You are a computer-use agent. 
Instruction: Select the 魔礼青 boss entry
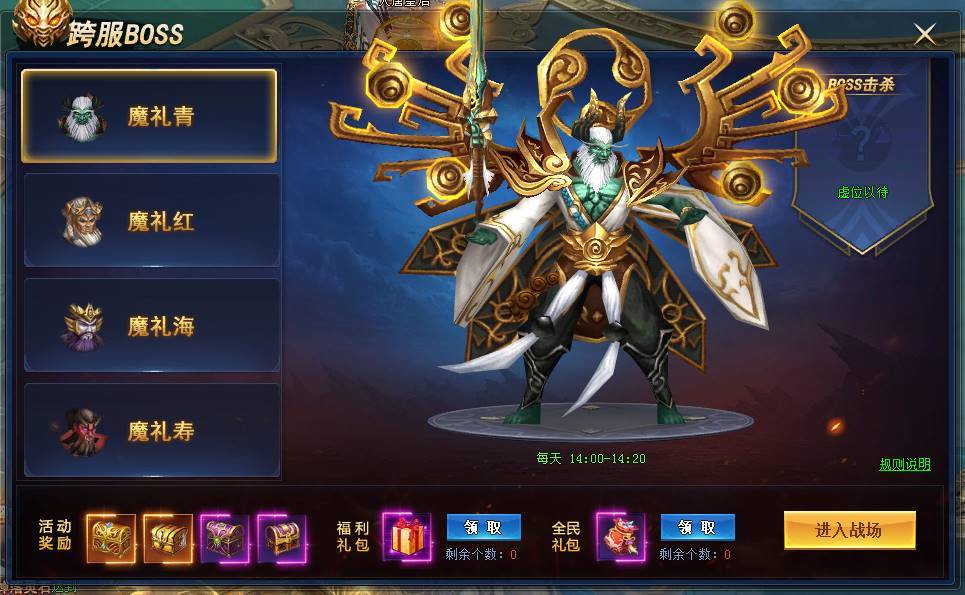[149, 116]
